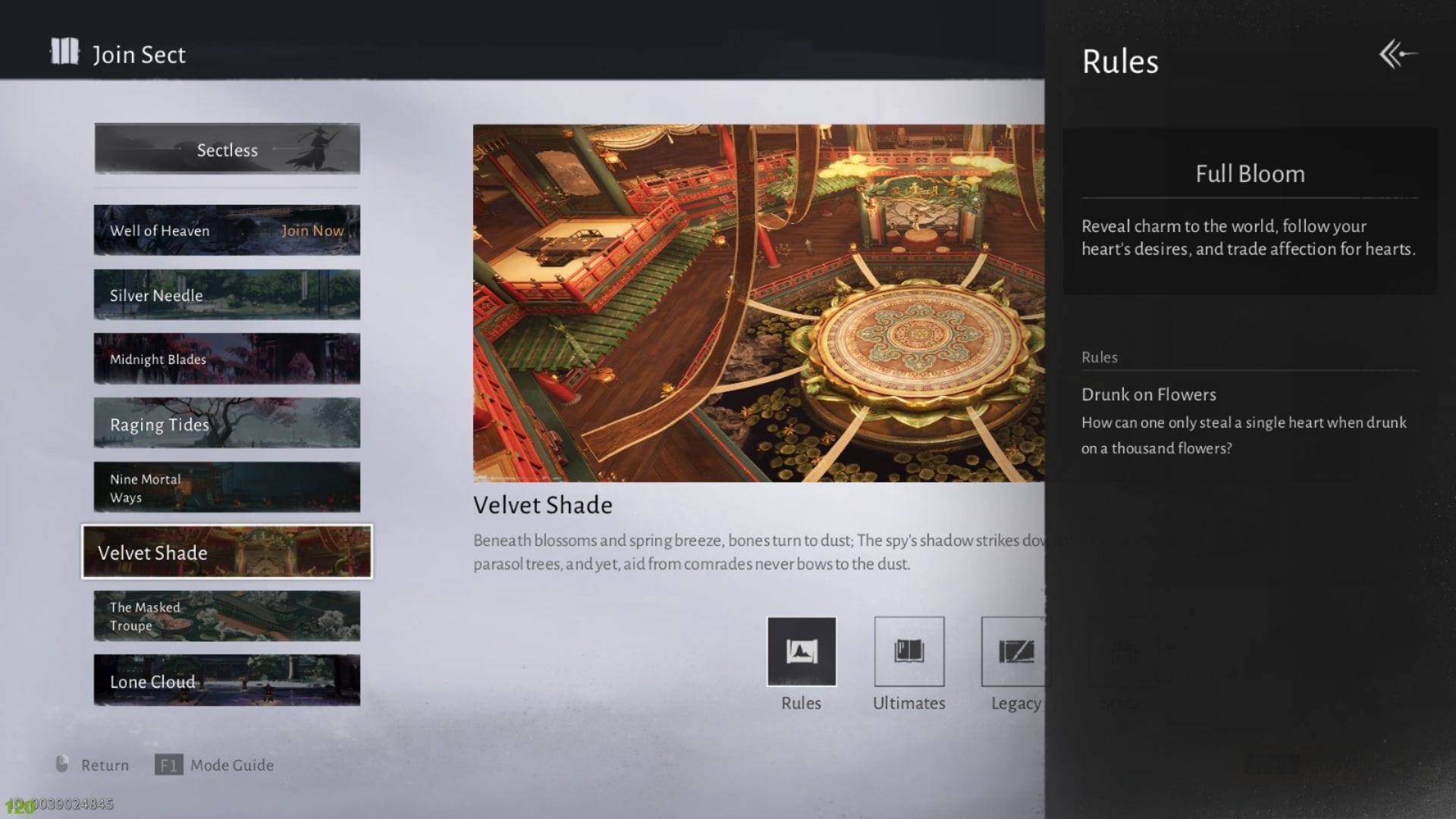
Task: Click the Mode Guide text
Action: point(233,764)
